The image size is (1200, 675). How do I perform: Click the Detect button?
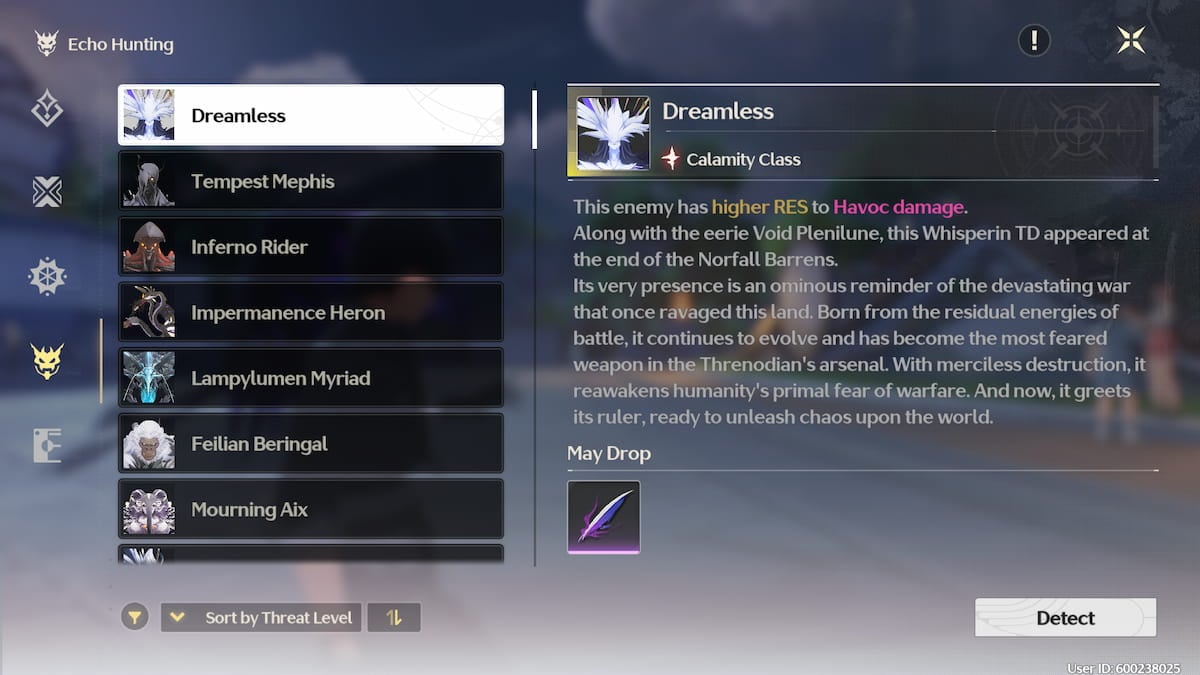click(1065, 617)
